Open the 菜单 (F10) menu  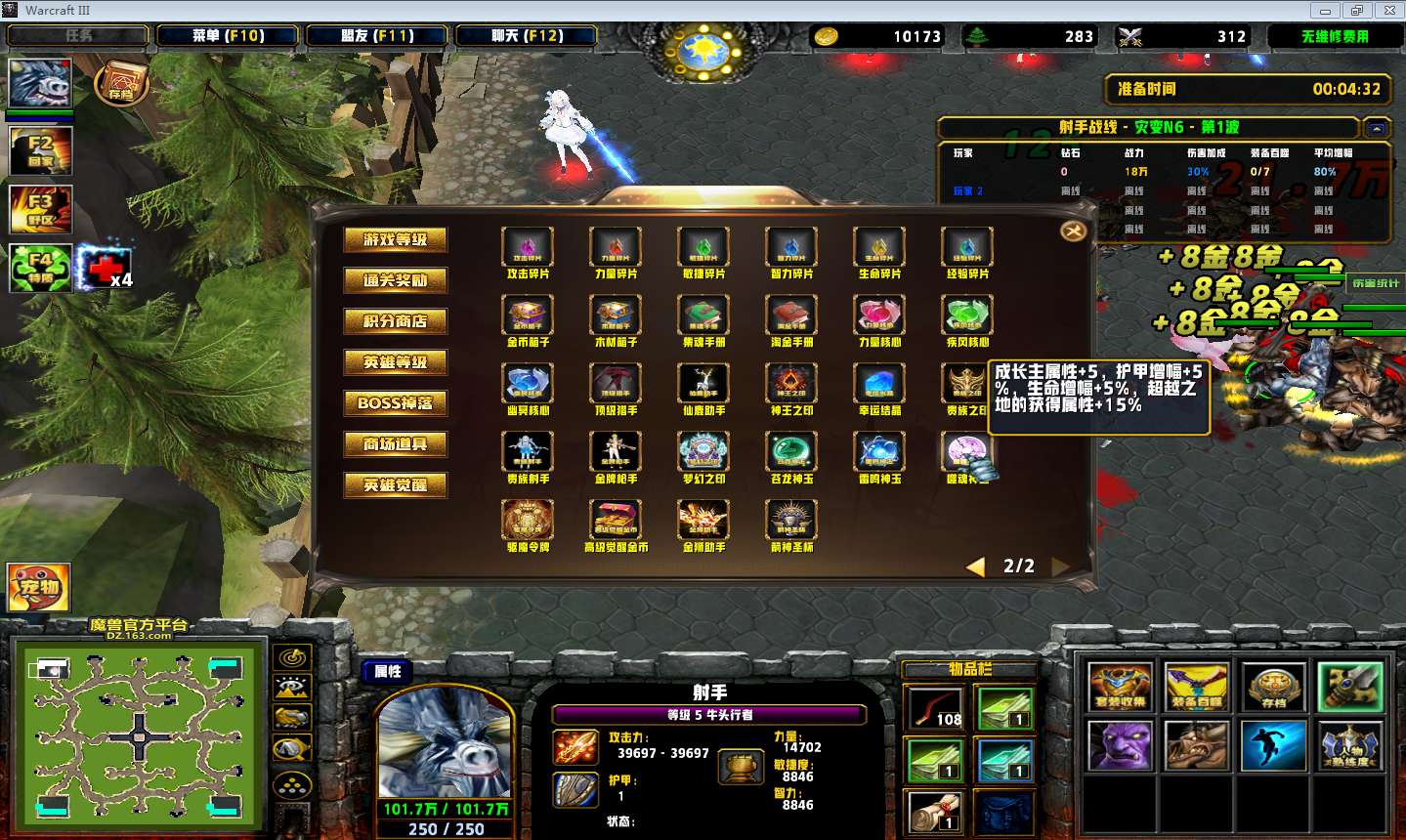tap(228, 36)
